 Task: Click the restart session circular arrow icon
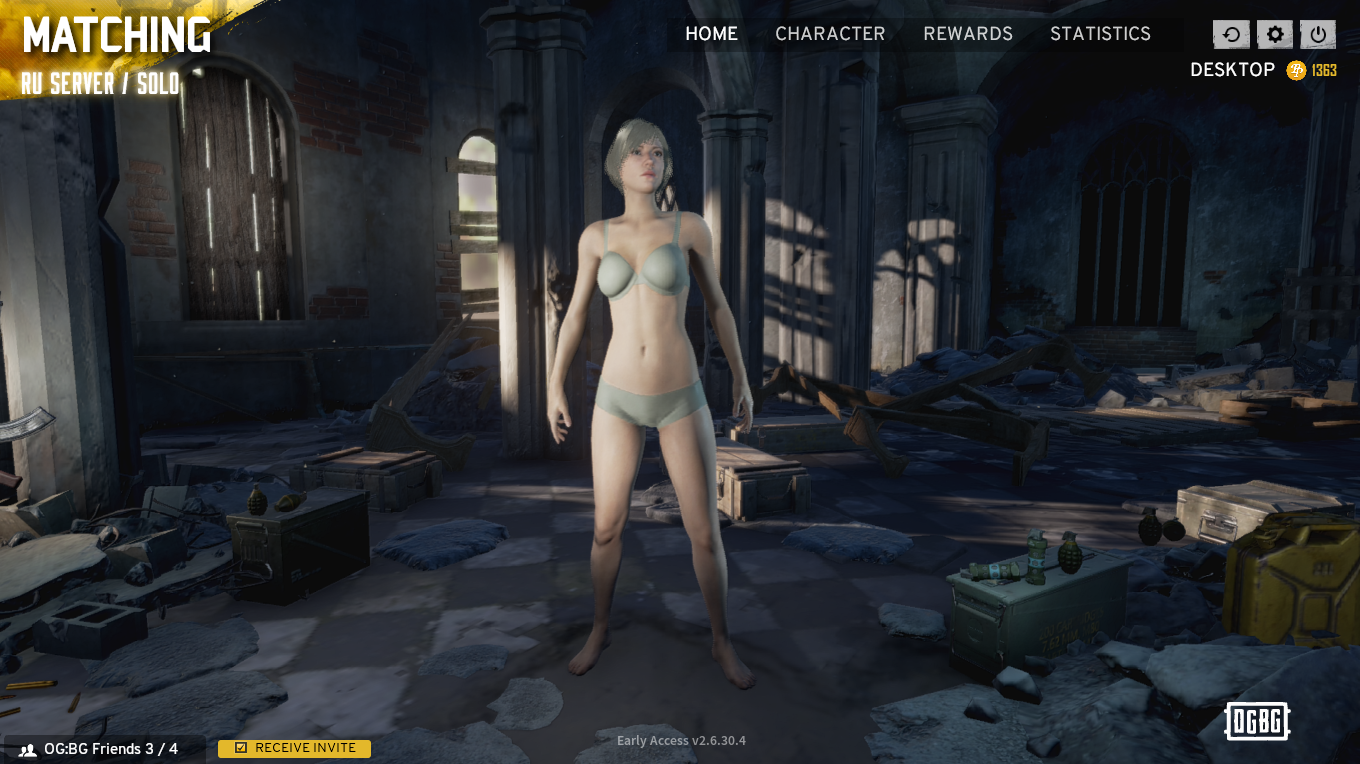click(1231, 33)
